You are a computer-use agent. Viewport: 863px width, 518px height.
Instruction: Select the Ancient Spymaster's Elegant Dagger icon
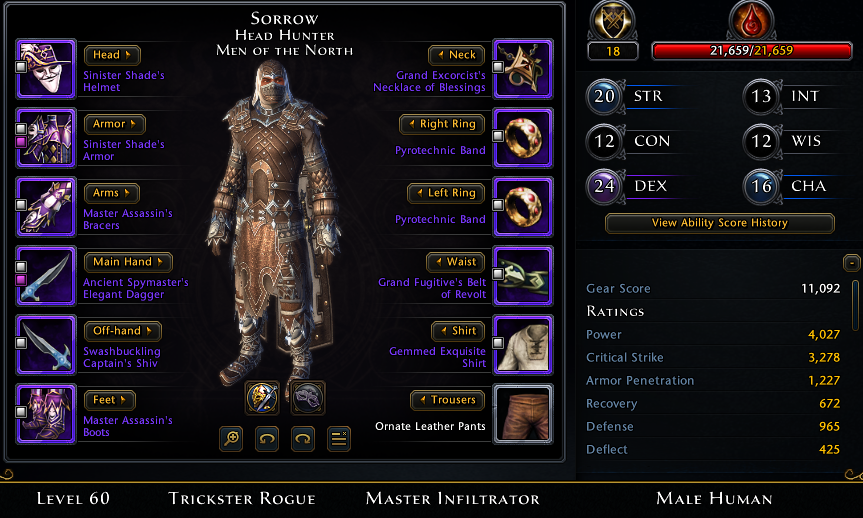(46, 275)
